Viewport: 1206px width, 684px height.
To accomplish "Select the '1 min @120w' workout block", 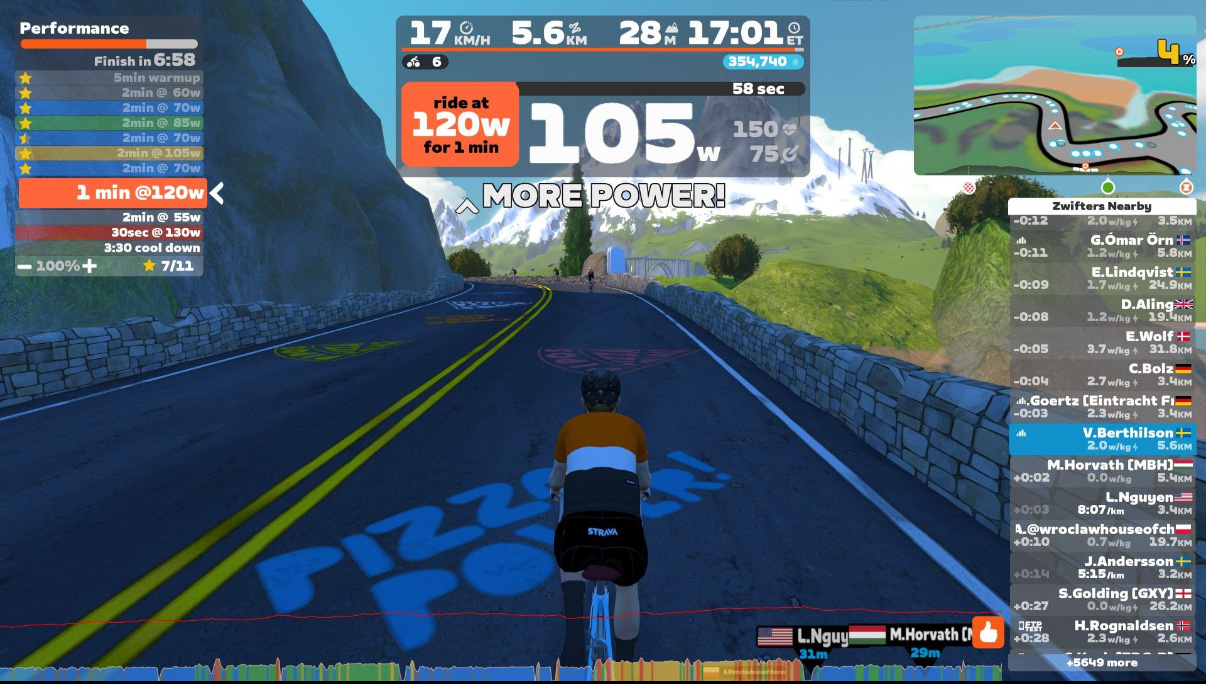I will [112, 193].
